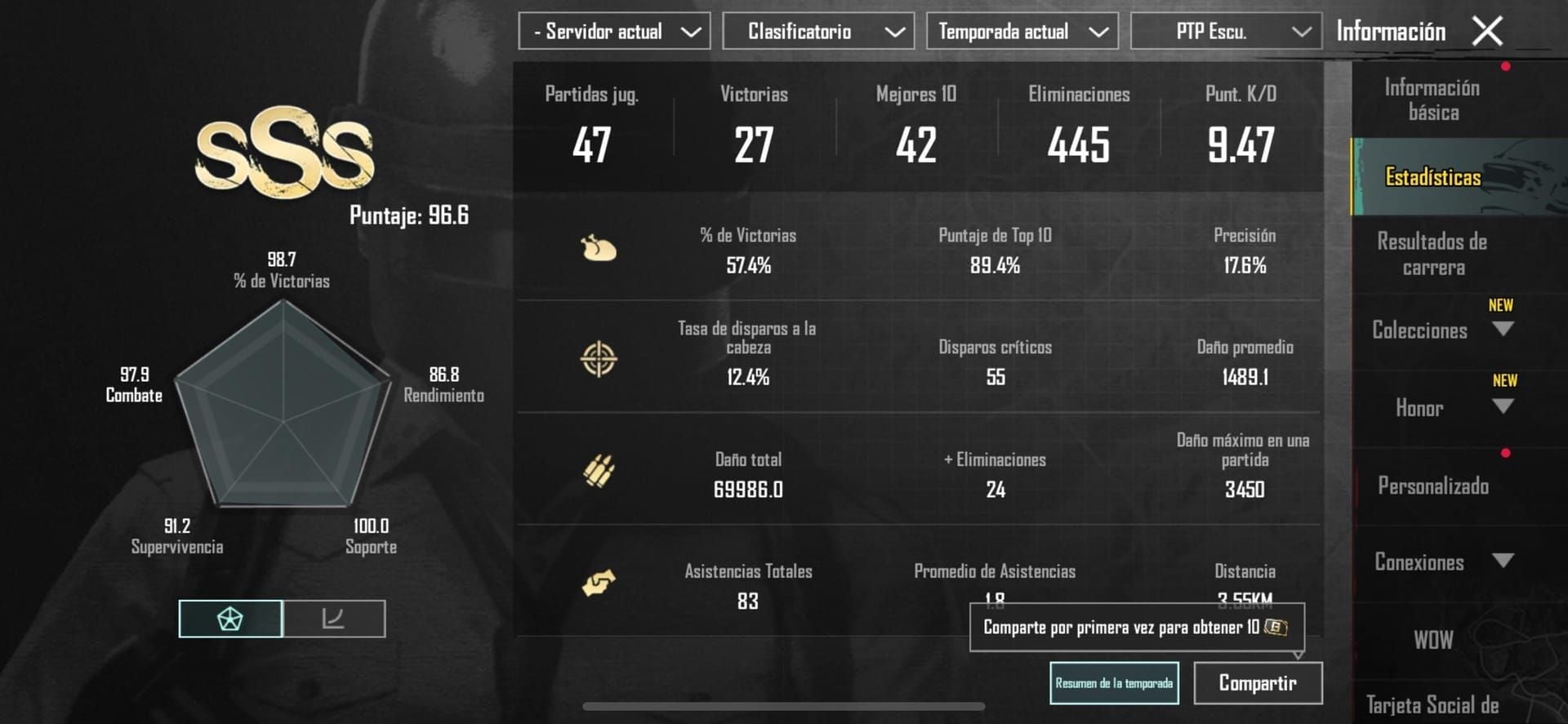Dismiss the share reward popup banner
Viewport: 1568px width, 724px height.
click(x=1135, y=626)
